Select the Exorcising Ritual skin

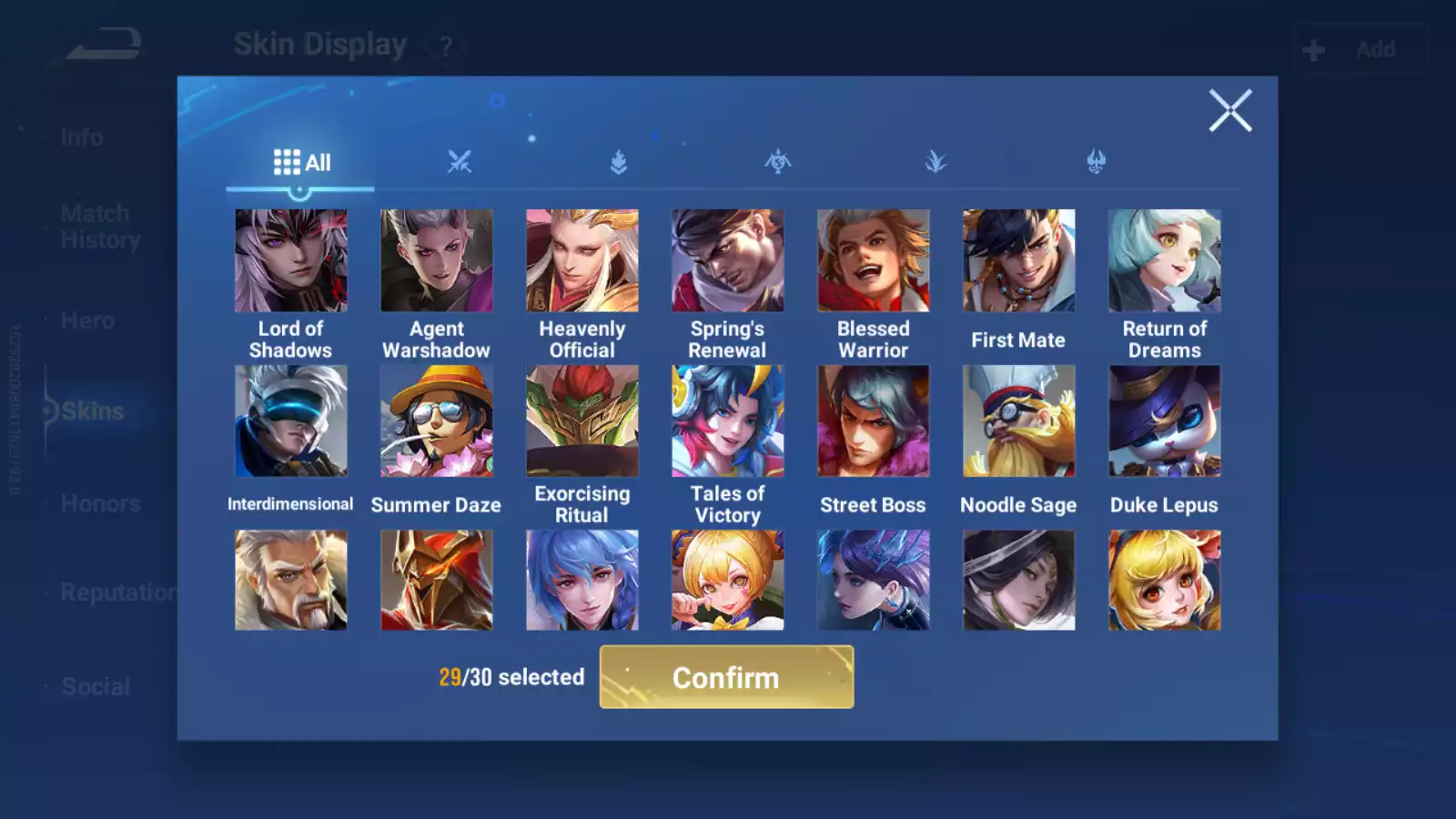(x=581, y=421)
